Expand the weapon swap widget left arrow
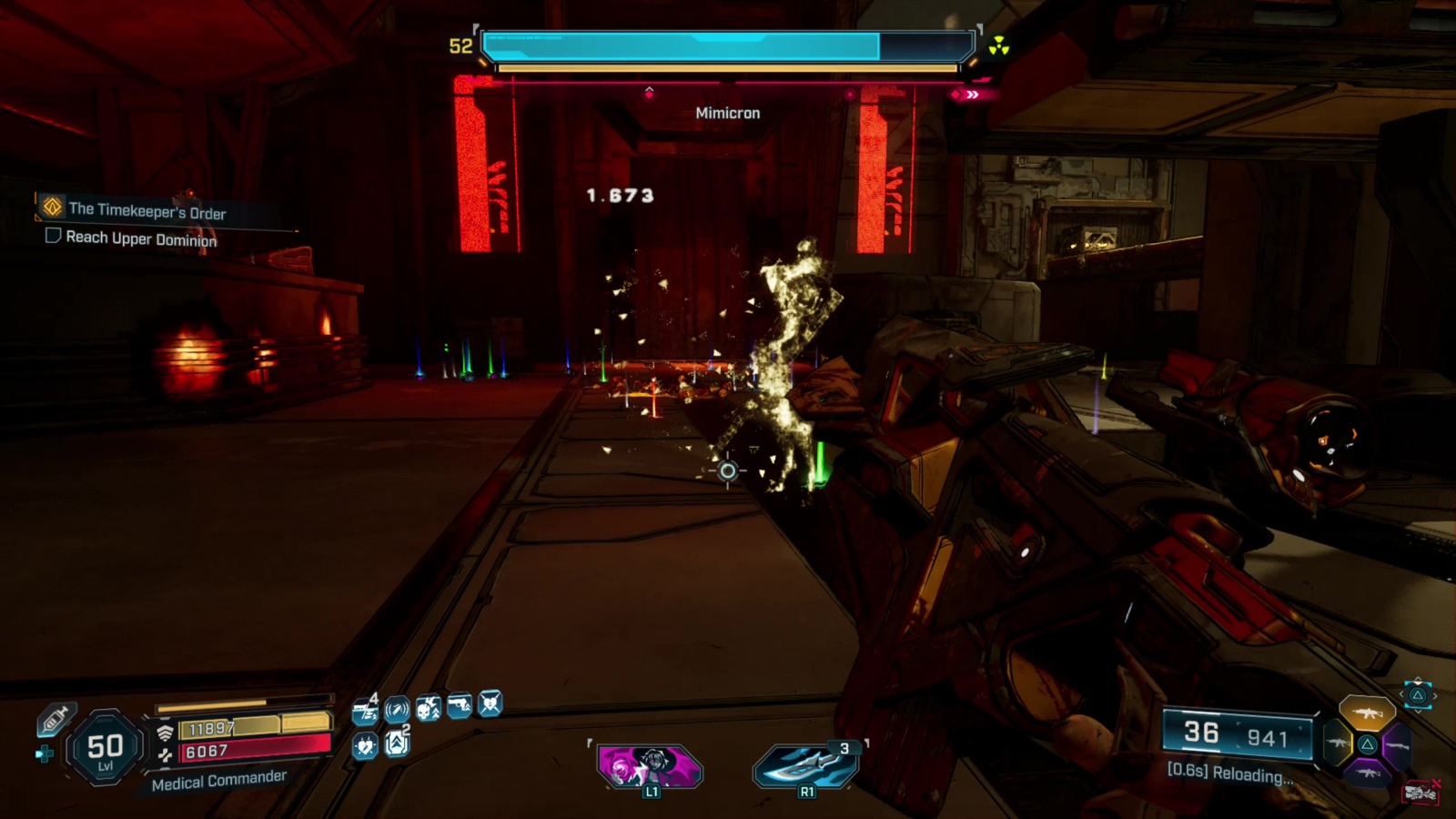 [x=1401, y=693]
